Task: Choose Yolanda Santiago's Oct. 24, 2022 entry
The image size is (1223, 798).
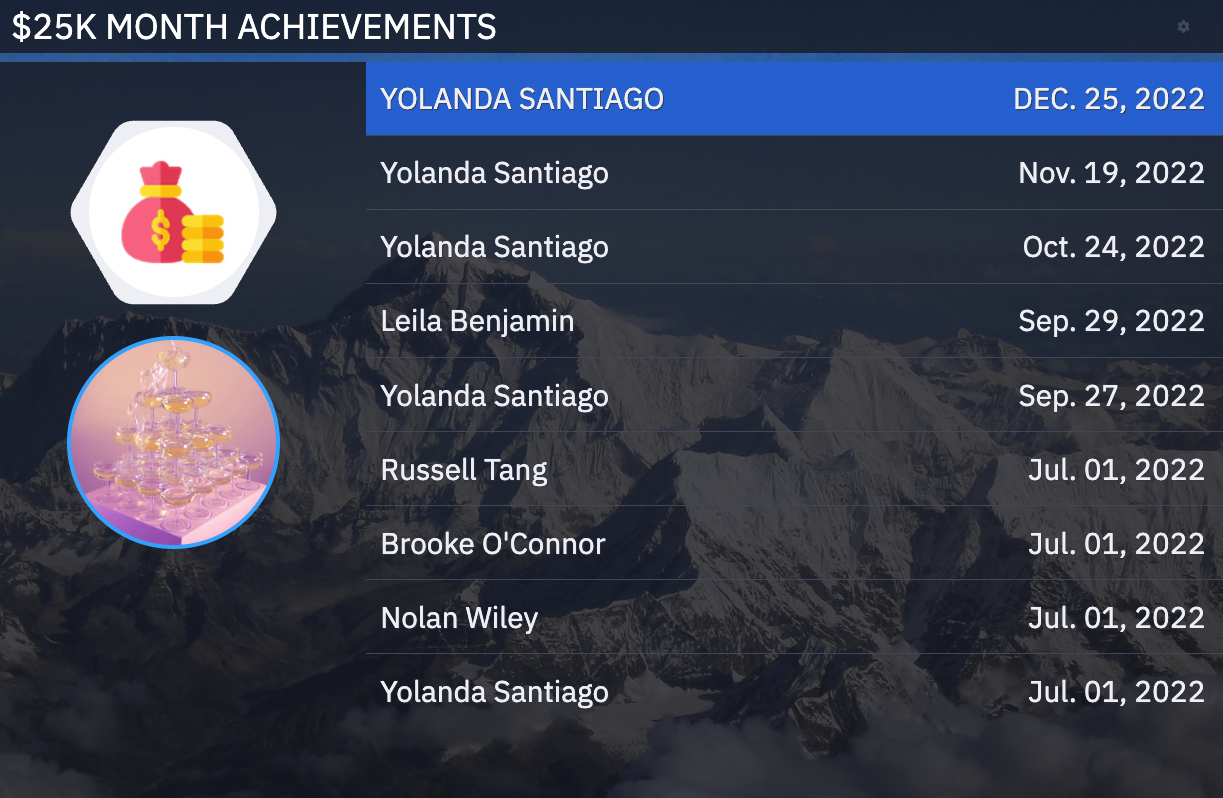Action: pyautogui.click(x=793, y=247)
